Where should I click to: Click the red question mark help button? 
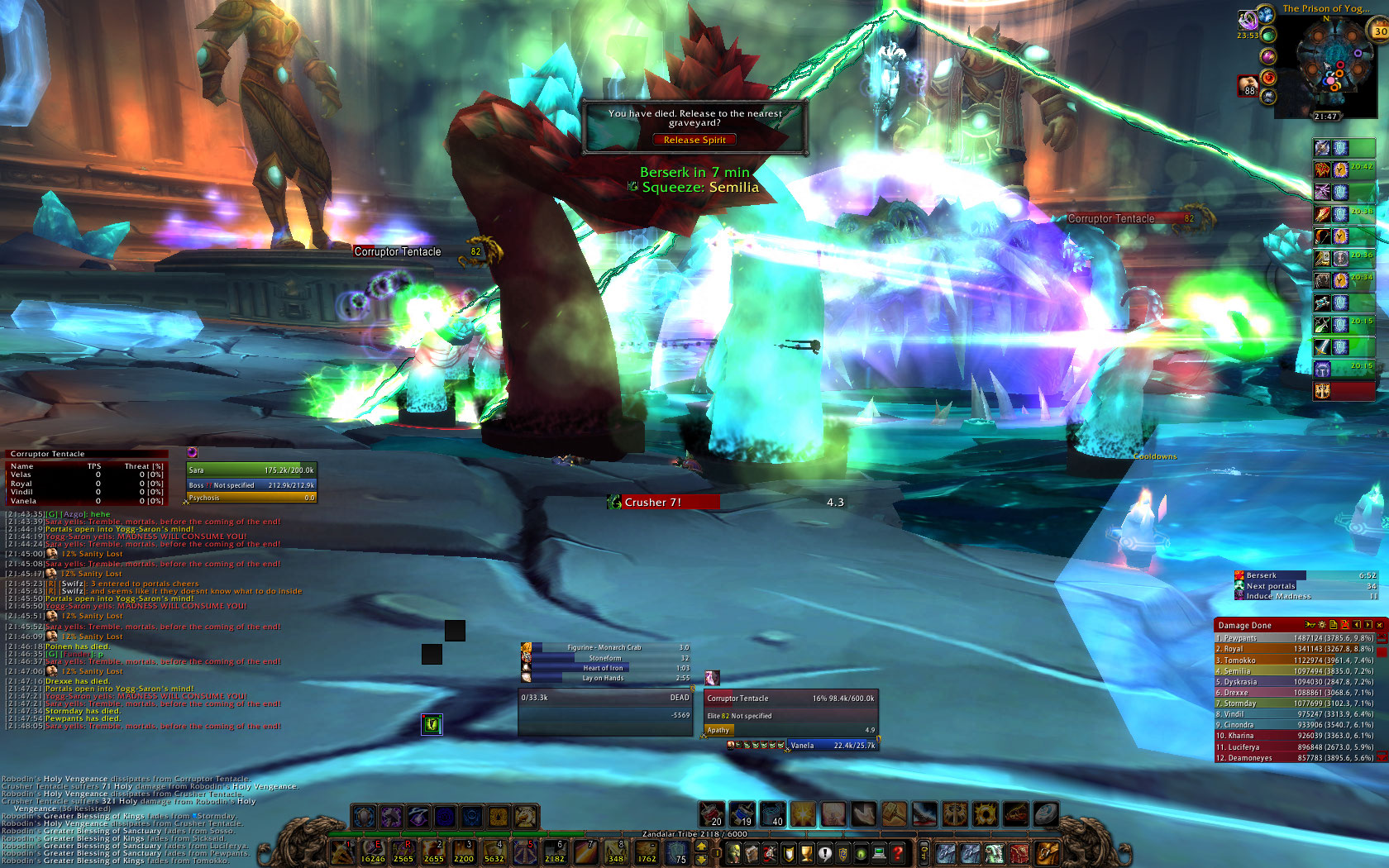[x=897, y=853]
